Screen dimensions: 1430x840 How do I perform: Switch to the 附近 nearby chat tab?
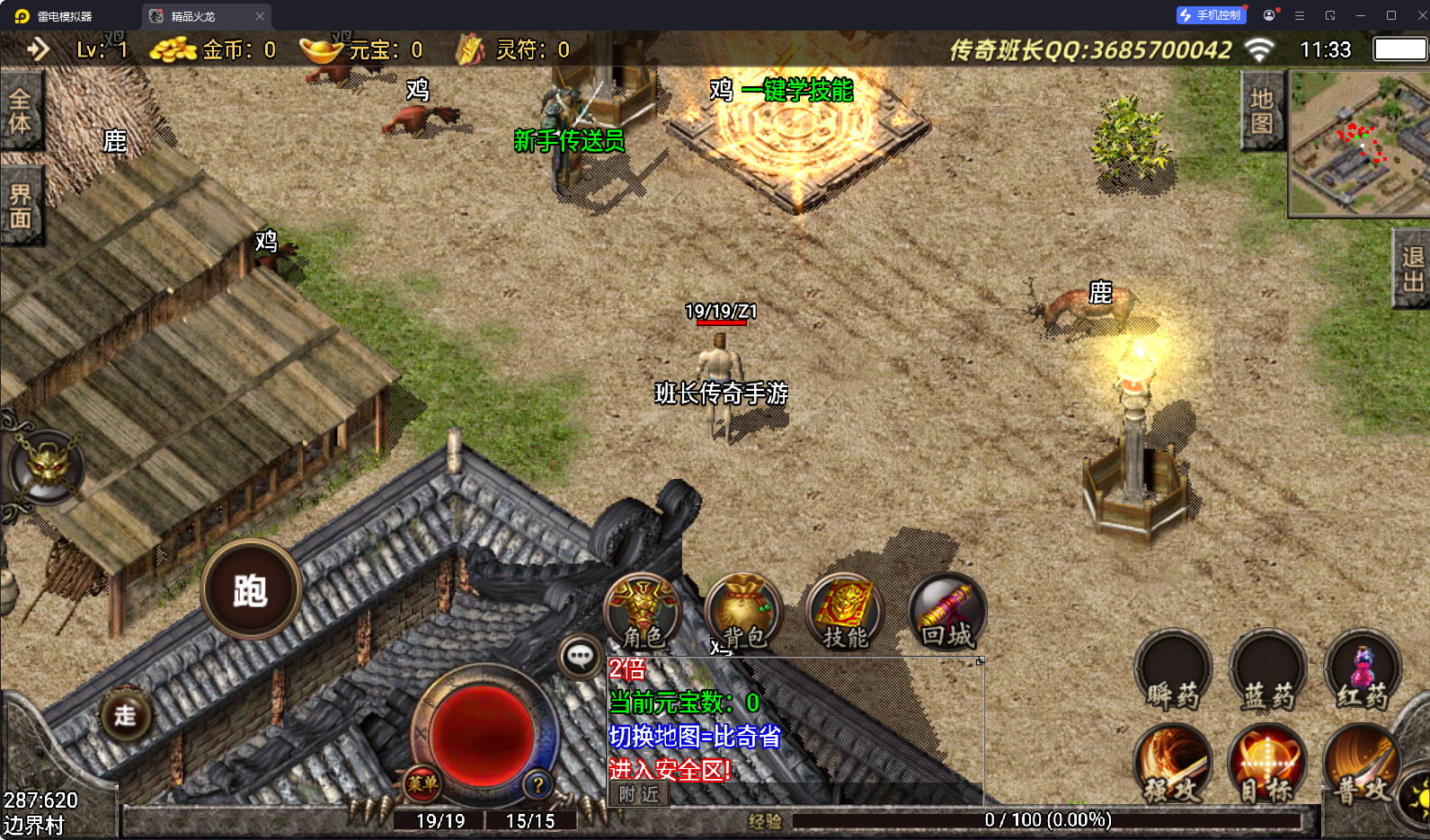pyautogui.click(x=639, y=794)
